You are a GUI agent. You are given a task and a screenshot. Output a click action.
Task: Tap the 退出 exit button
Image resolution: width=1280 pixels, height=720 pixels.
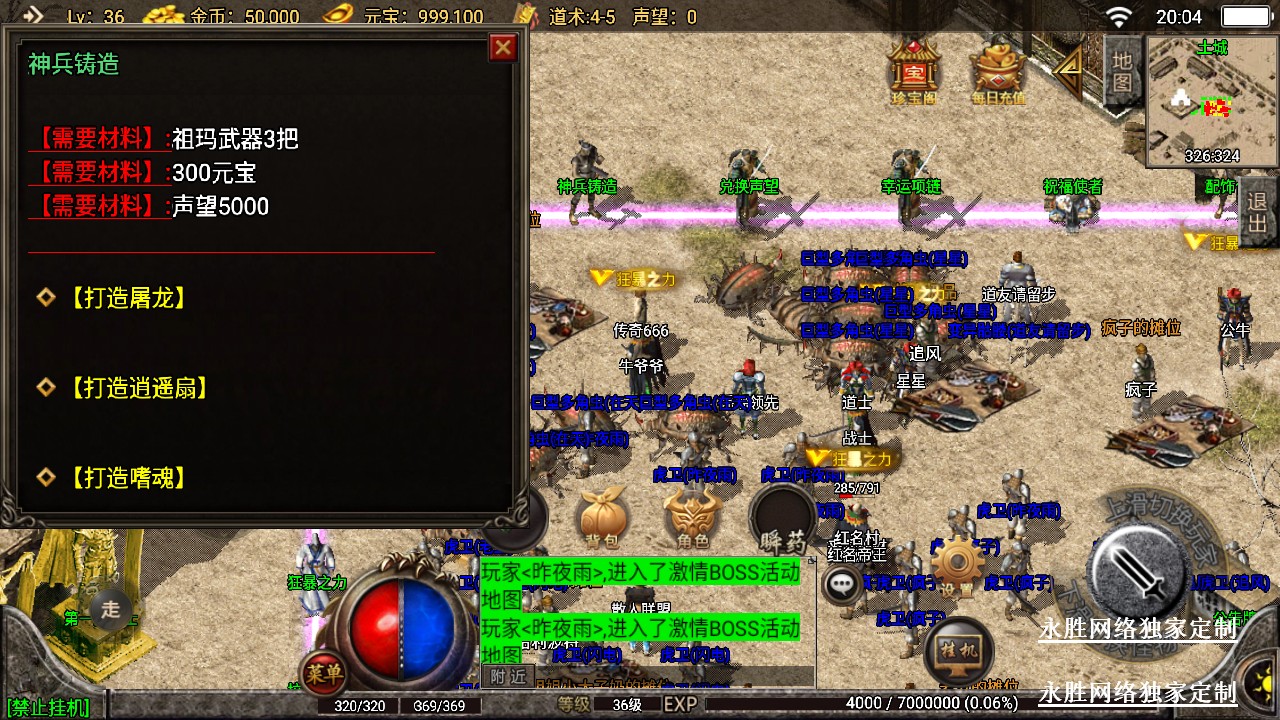pyautogui.click(x=1258, y=212)
